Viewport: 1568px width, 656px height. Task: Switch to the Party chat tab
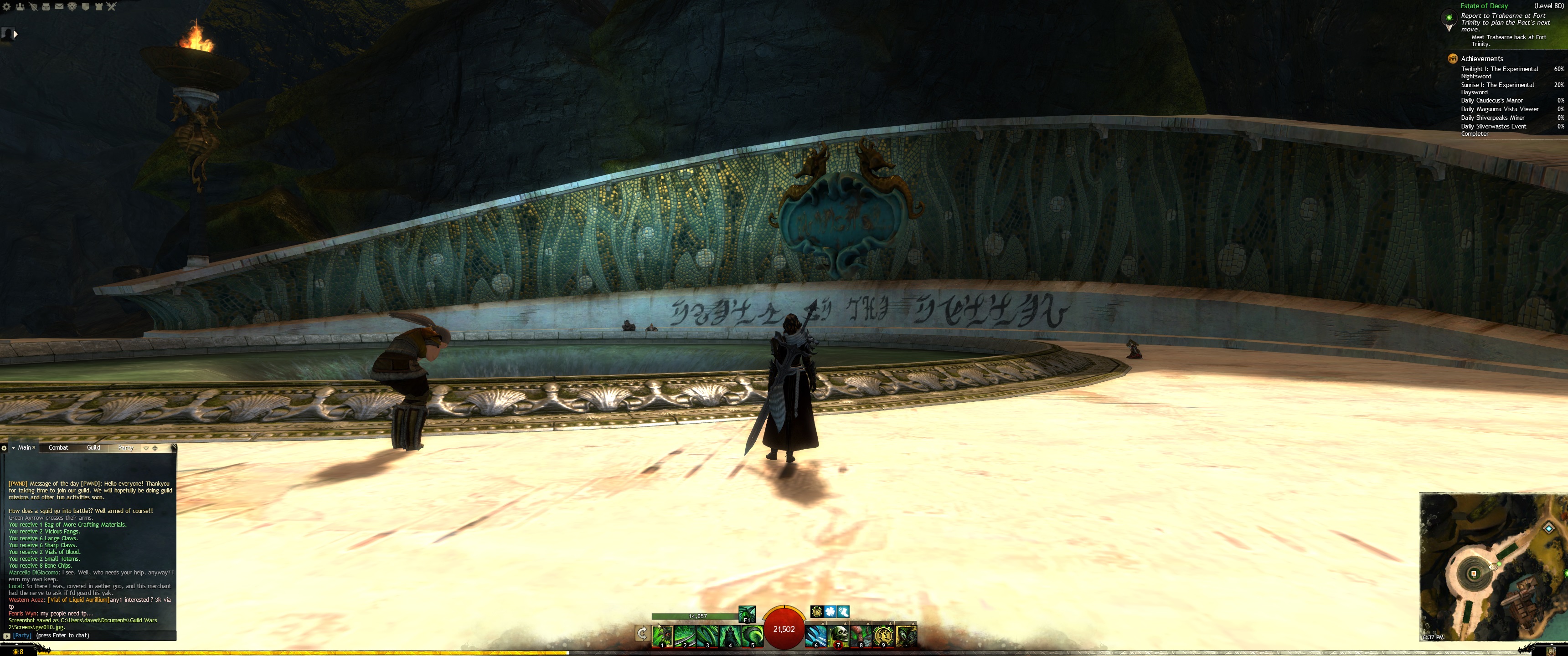[x=125, y=448]
